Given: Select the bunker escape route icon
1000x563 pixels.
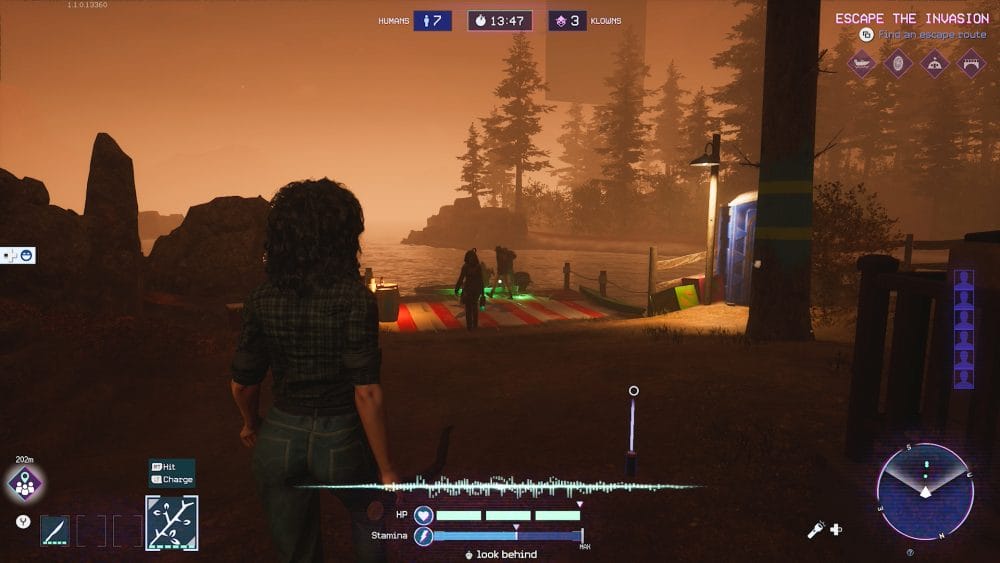Looking at the screenshot, I should click(x=933, y=64).
